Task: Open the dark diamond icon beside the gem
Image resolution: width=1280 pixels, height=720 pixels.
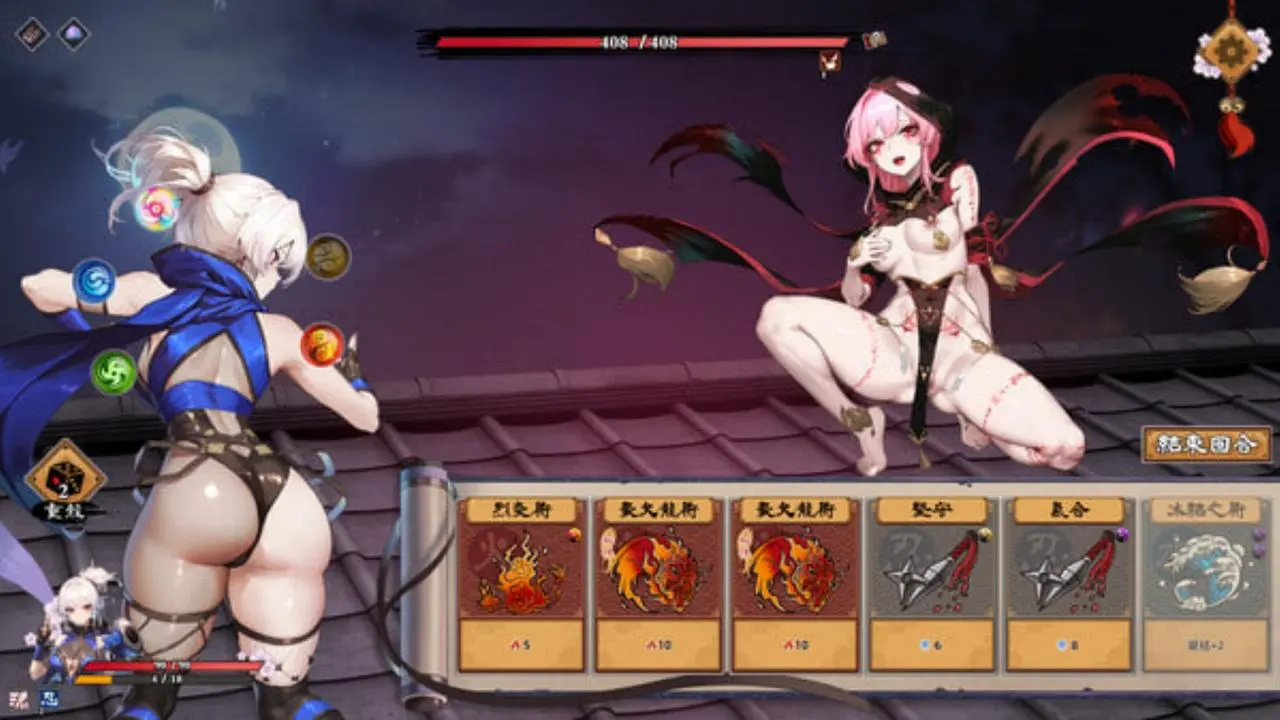Action: (x=32, y=35)
